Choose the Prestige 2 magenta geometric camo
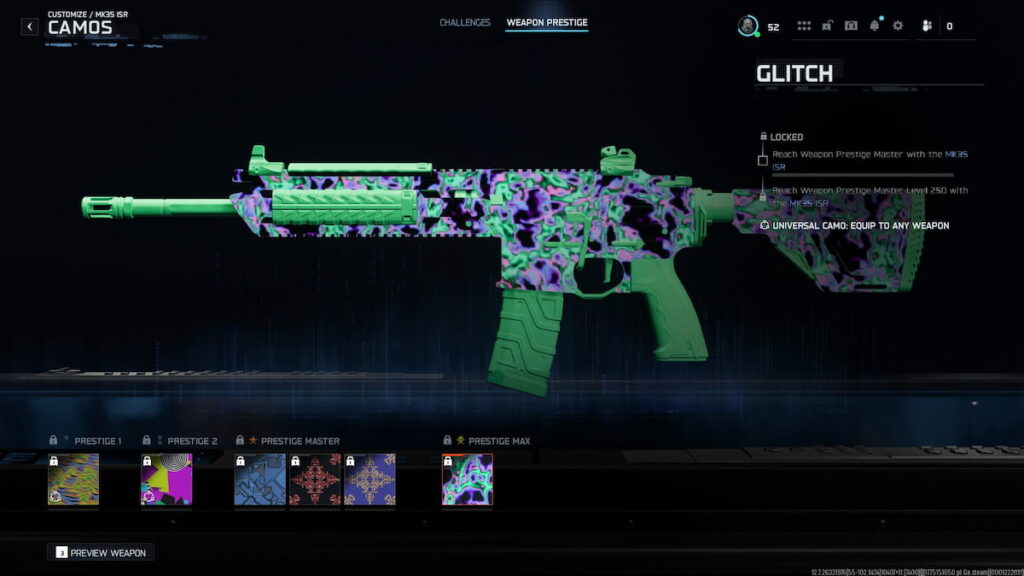 point(166,479)
